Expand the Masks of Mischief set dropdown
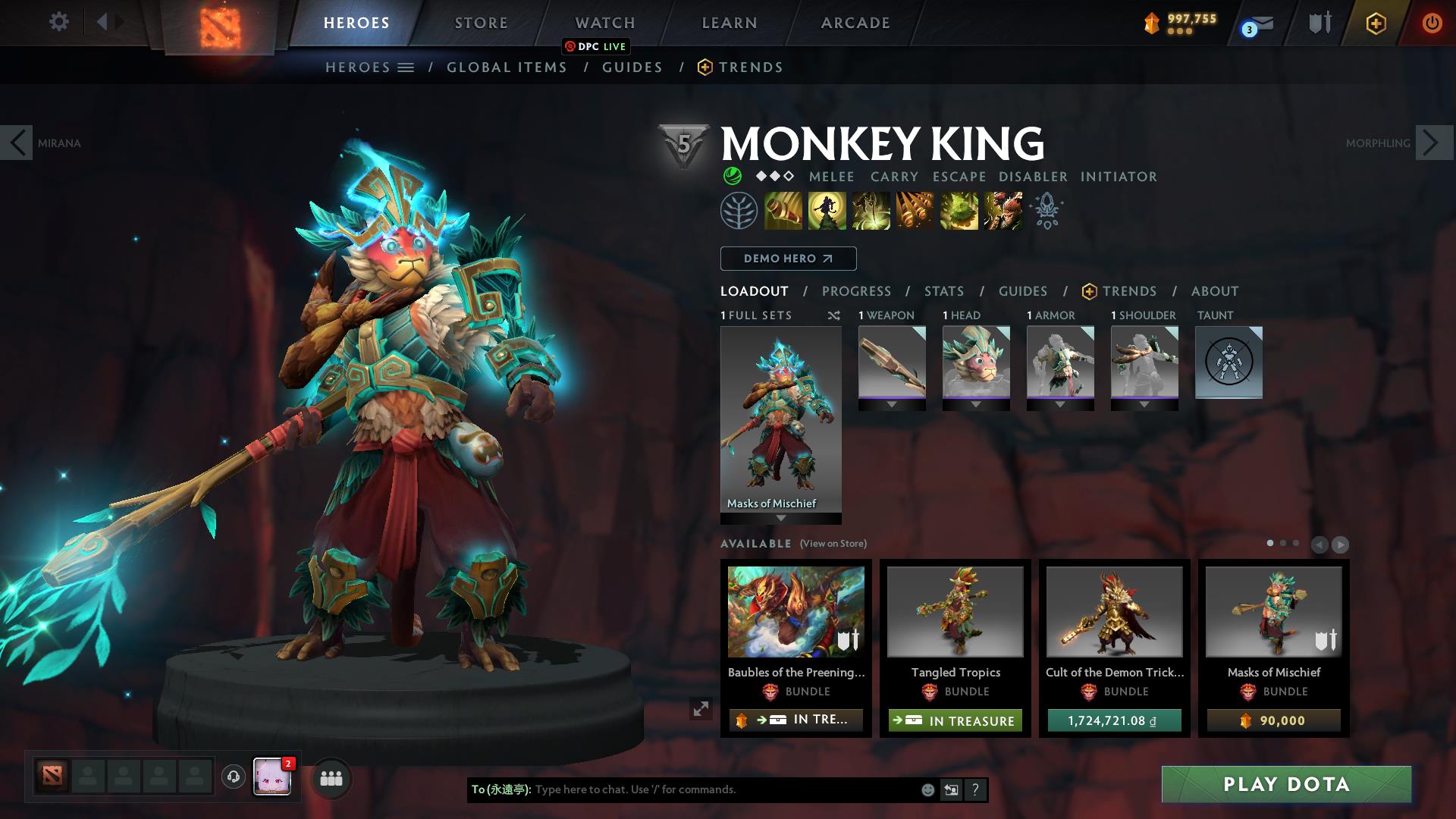The height and width of the screenshot is (819, 1456). click(x=780, y=519)
